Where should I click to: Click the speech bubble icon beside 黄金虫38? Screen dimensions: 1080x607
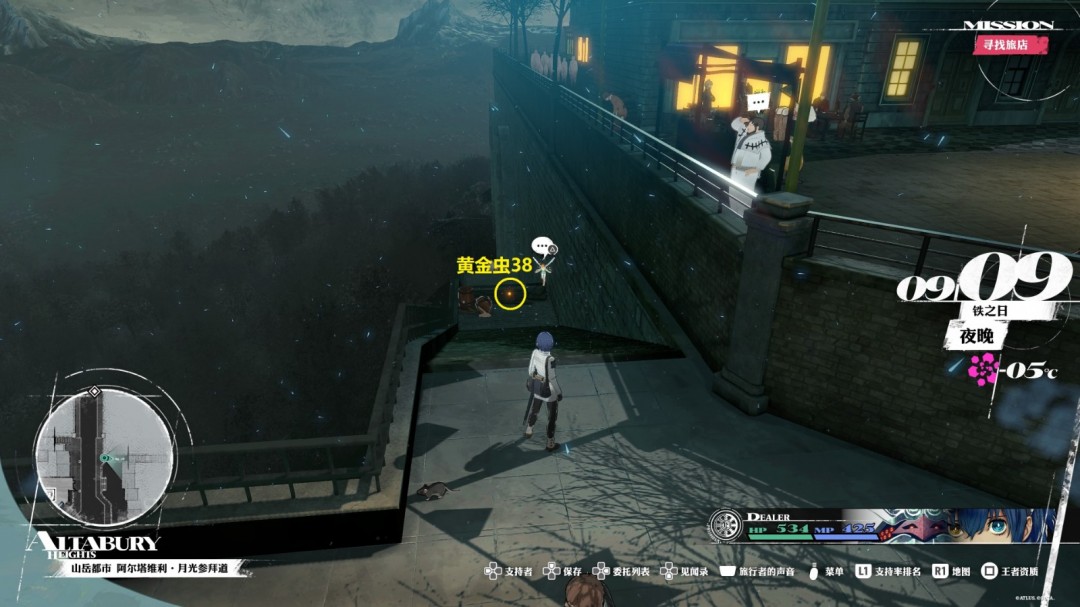point(541,245)
